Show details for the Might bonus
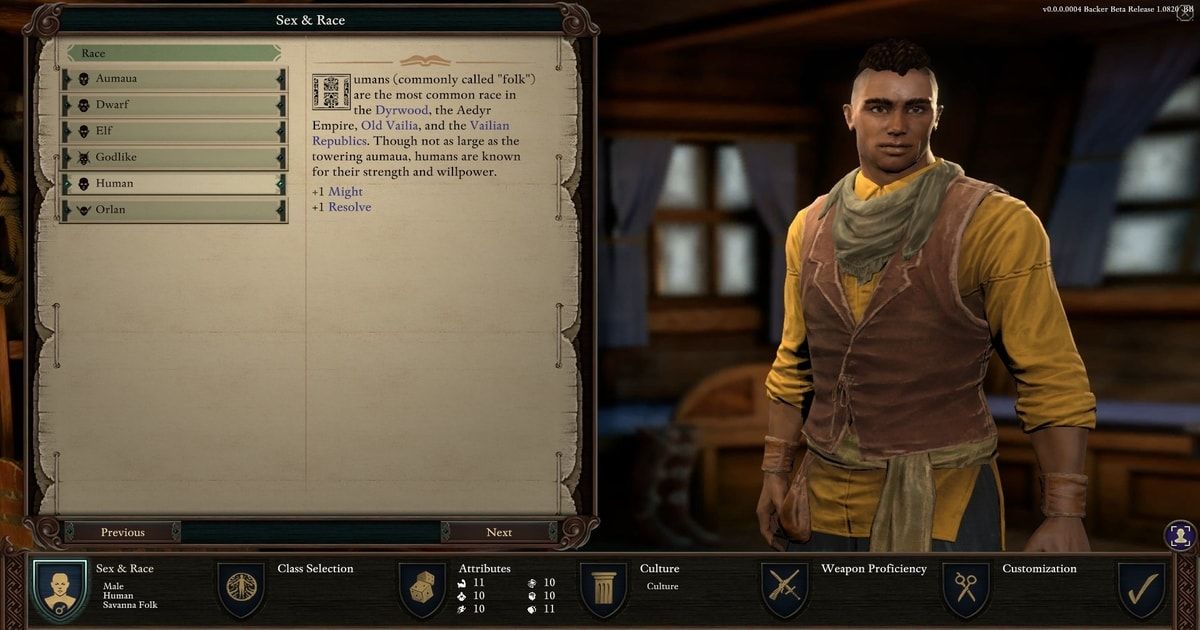 pyautogui.click(x=345, y=192)
